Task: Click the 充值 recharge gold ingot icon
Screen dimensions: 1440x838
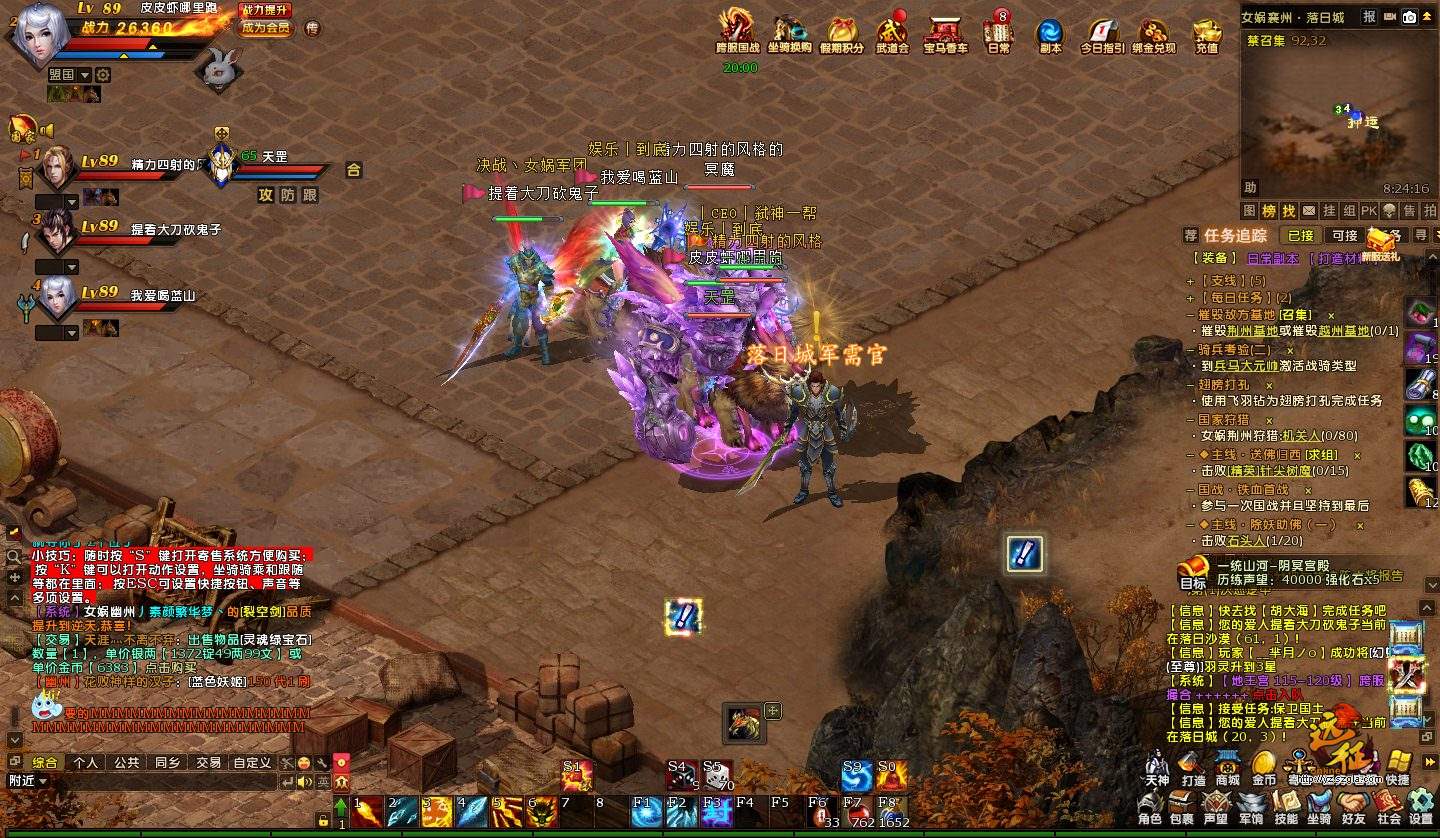Action: 1207,33
